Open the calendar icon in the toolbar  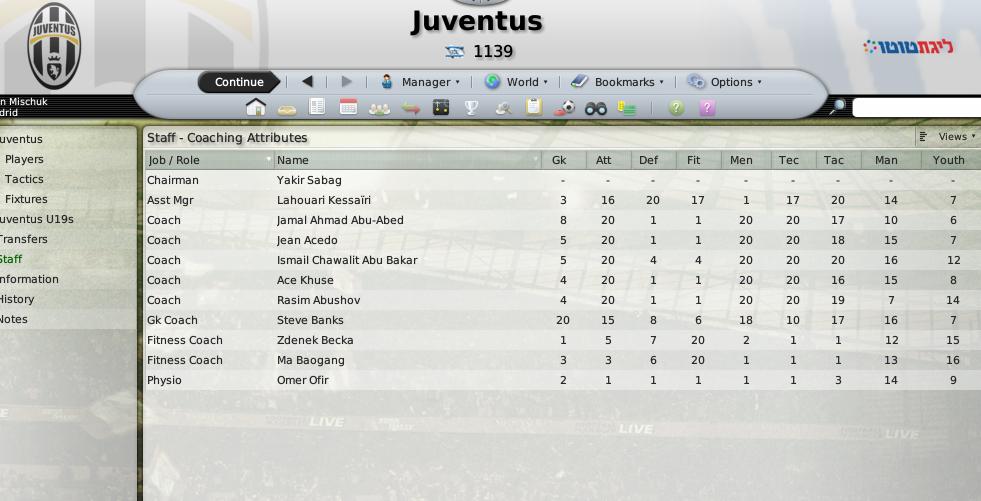348,108
